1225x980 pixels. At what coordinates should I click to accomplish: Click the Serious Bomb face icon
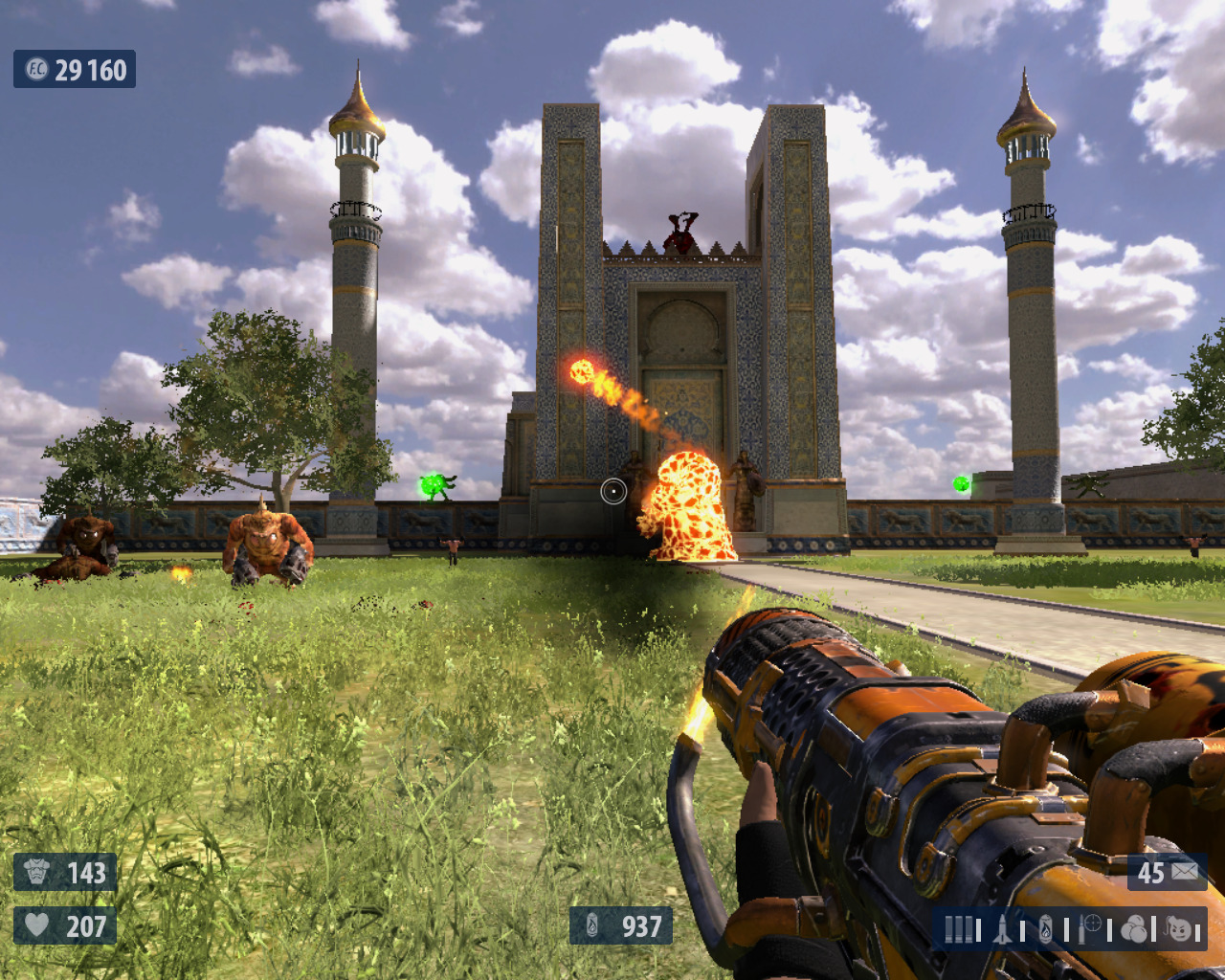tap(1179, 928)
